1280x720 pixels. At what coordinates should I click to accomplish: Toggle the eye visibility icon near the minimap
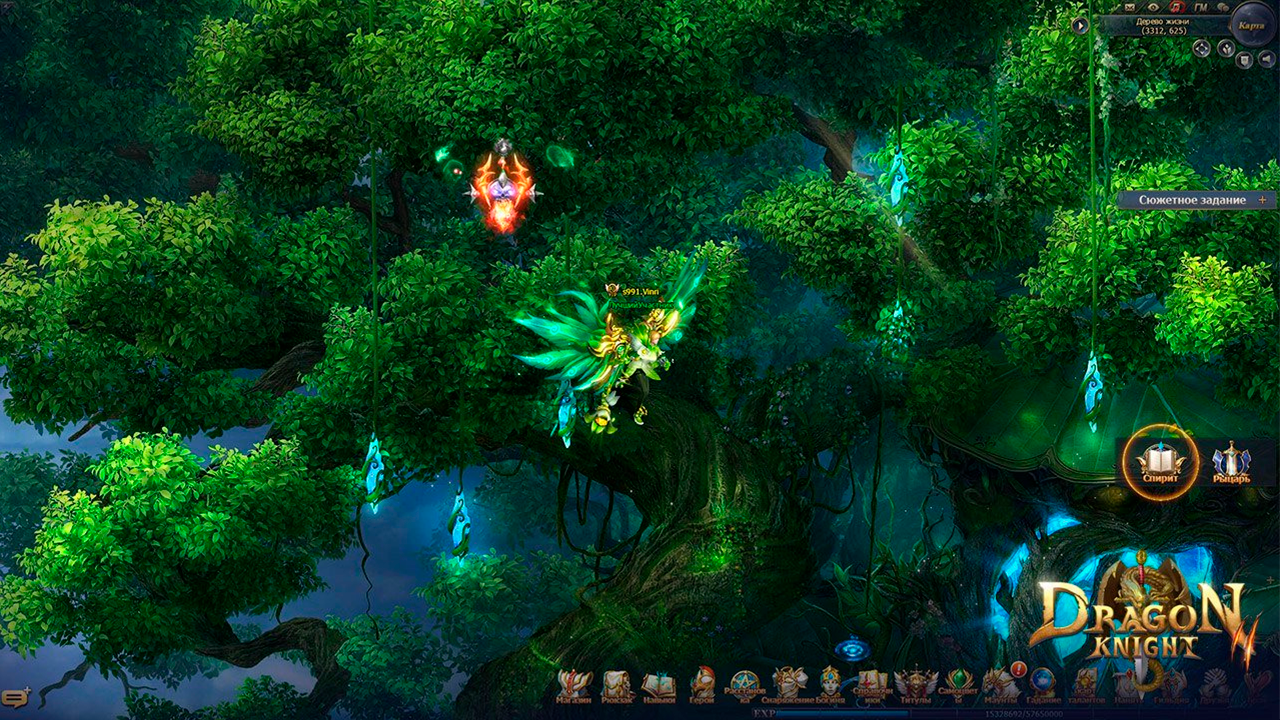[x=1154, y=8]
